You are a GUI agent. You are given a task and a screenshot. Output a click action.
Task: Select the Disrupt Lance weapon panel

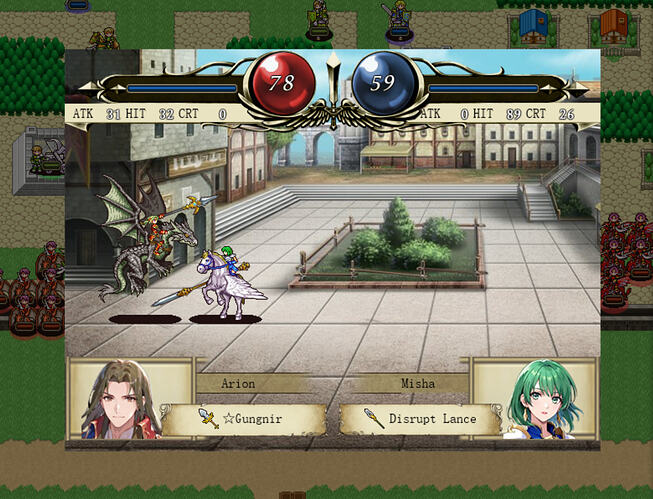click(x=420, y=419)
